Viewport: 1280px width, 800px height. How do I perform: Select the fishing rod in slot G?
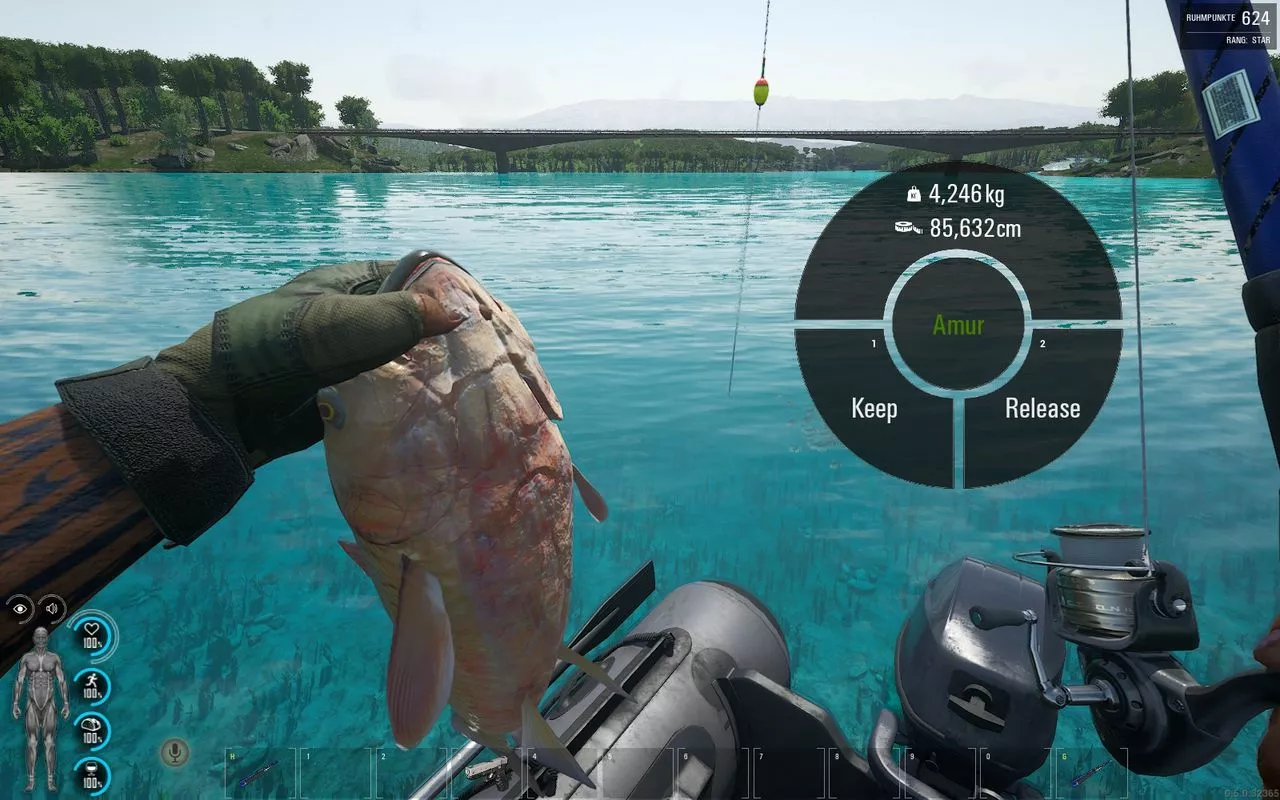(1090, 772)
